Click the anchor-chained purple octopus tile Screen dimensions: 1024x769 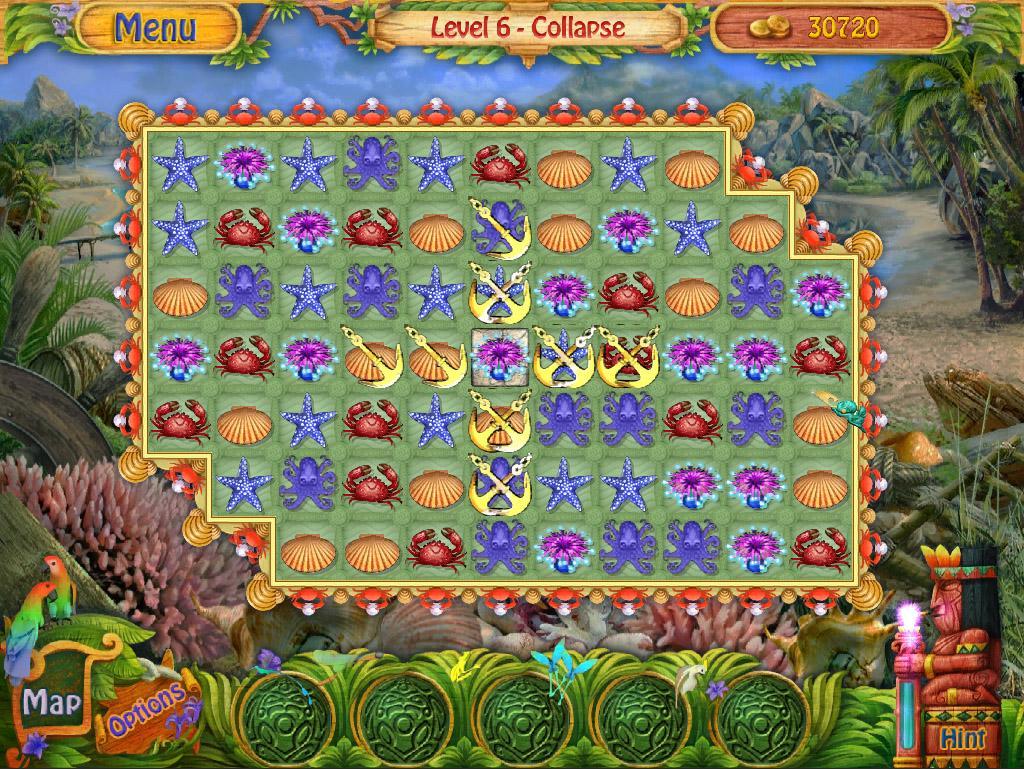[500, 228]
